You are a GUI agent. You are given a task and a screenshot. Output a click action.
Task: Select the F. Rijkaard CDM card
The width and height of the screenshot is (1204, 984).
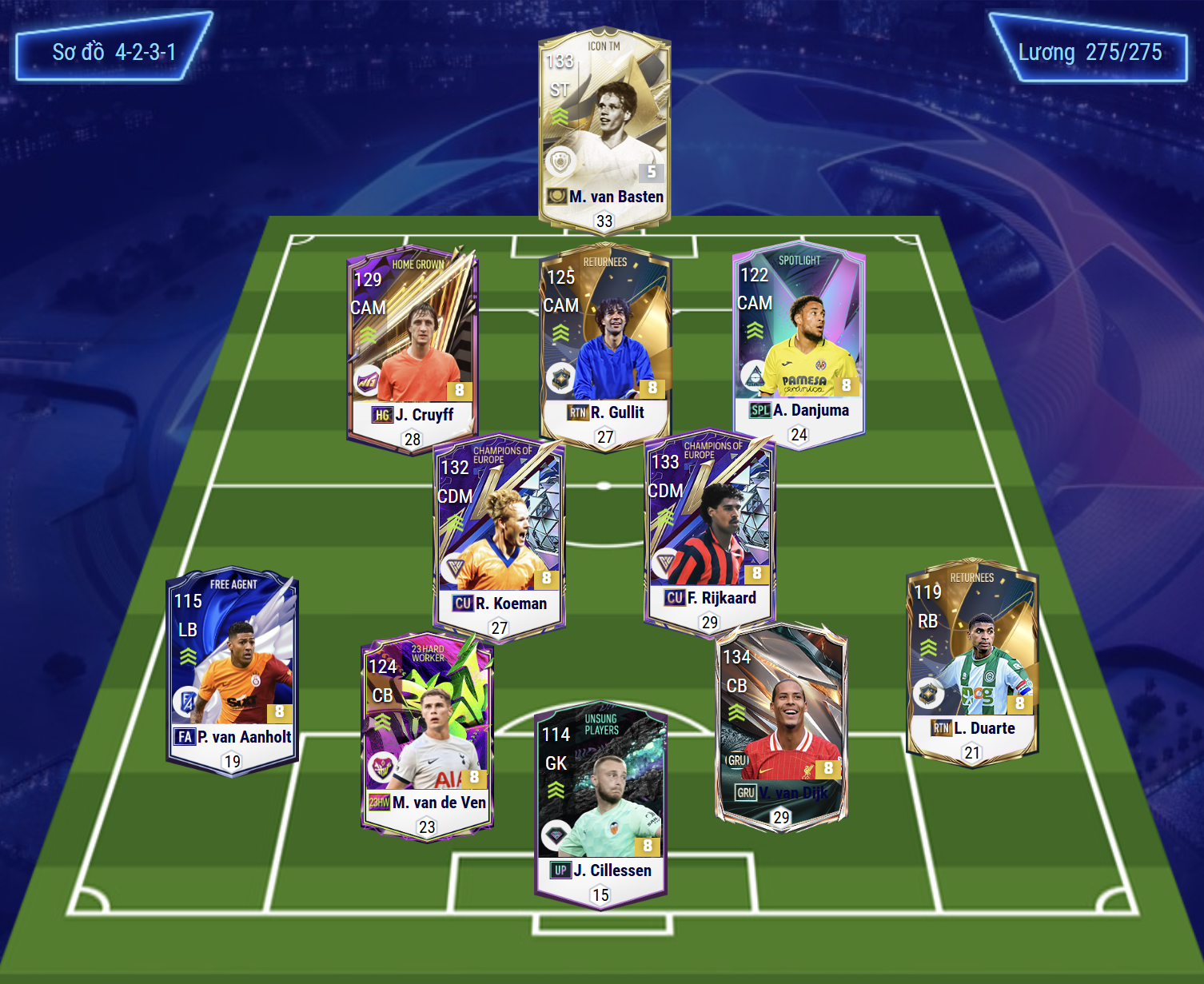point(710,532)
